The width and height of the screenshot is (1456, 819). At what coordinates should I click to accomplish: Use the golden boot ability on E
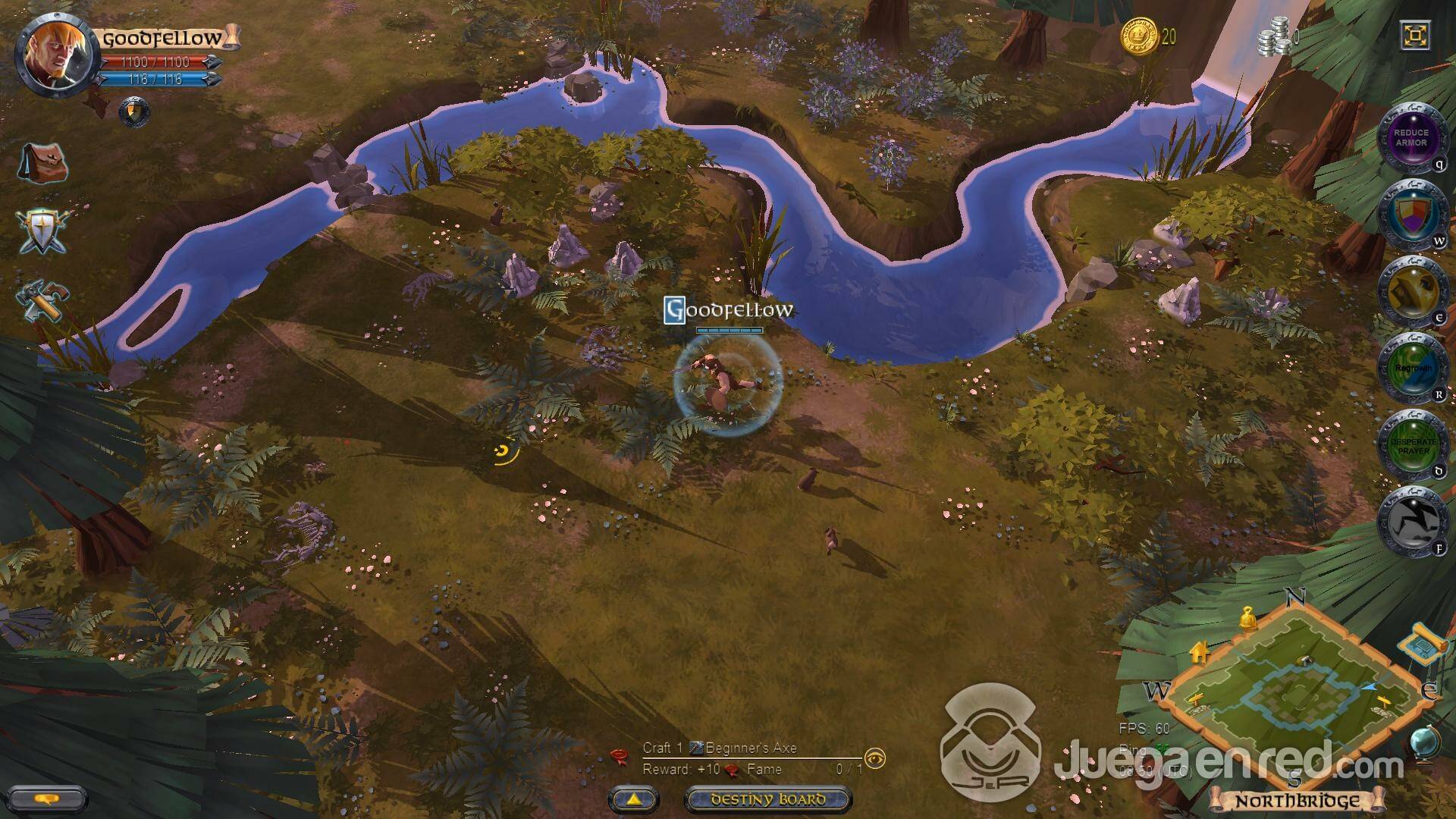(1410, 291)
